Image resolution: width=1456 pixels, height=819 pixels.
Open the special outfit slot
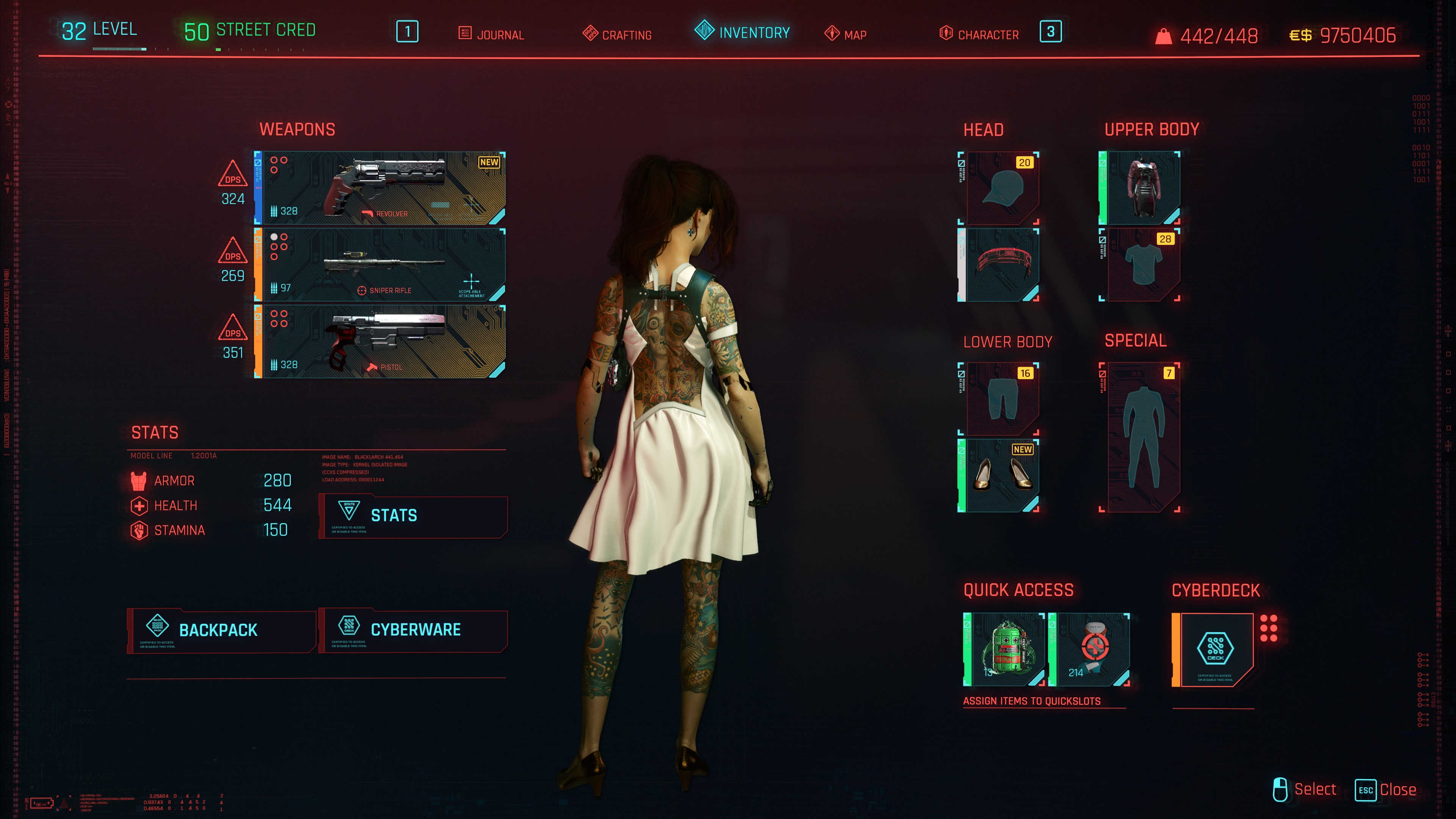tap(1141, 437)
